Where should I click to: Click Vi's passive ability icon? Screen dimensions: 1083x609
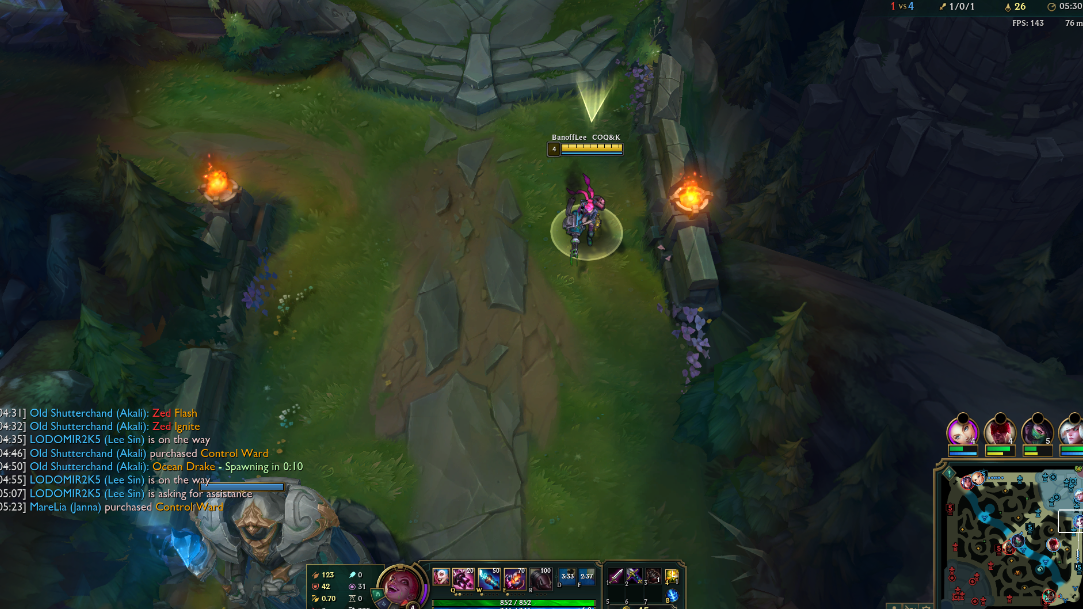click(440, 575)
